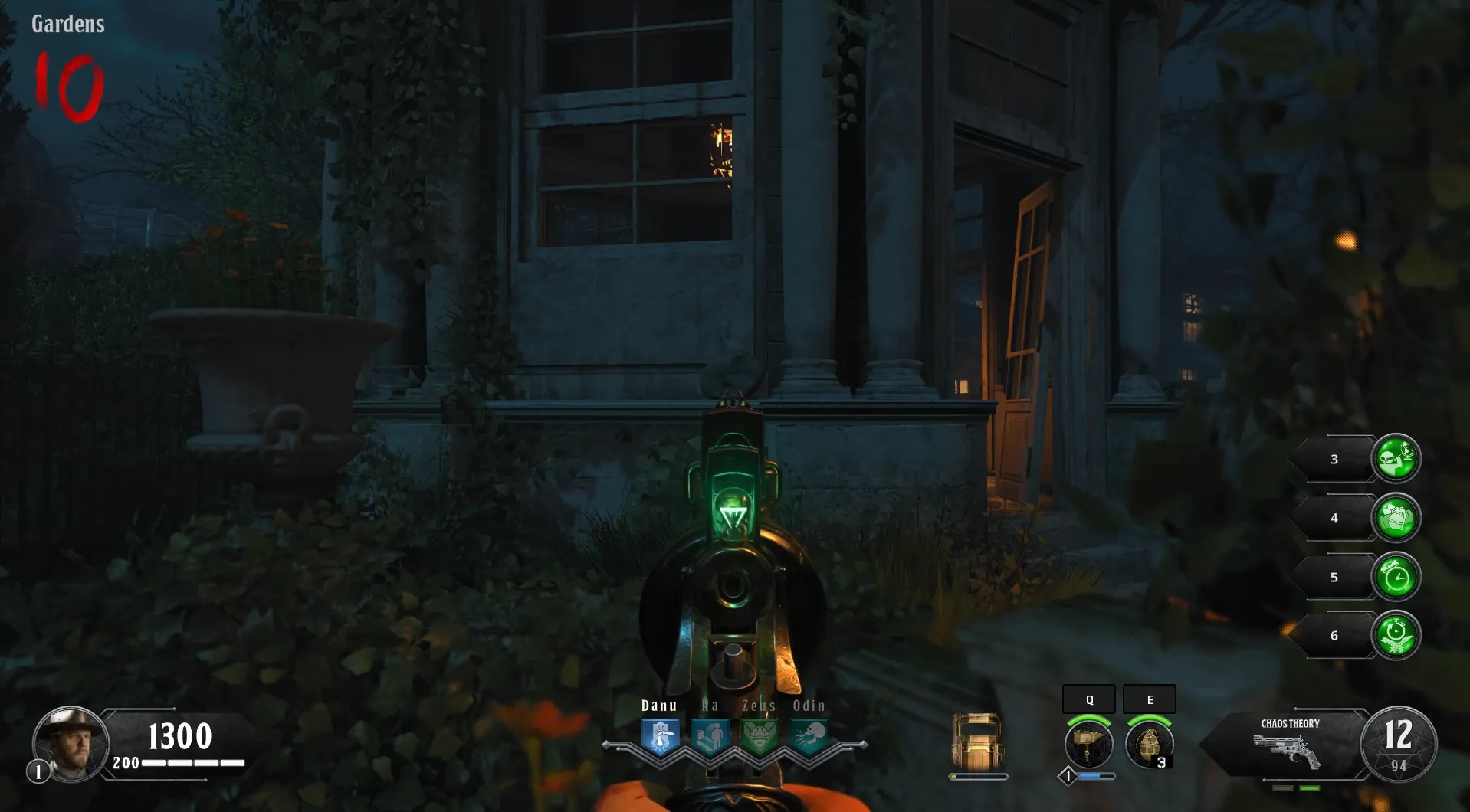Click the shield equipment icon
The image size is (1470, 812).
click(978, 742)
